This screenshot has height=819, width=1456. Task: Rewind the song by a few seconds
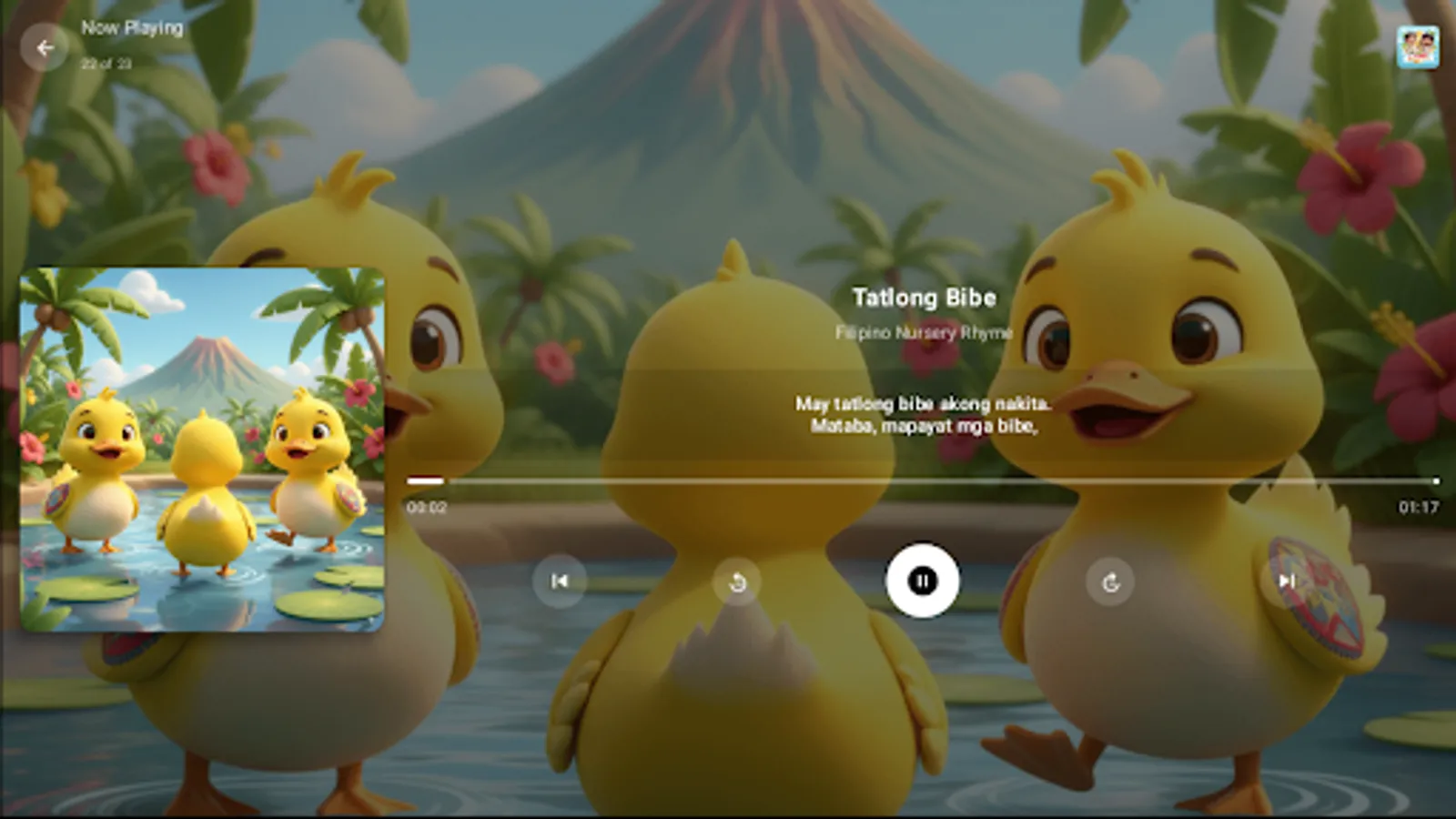click(738, 582)
